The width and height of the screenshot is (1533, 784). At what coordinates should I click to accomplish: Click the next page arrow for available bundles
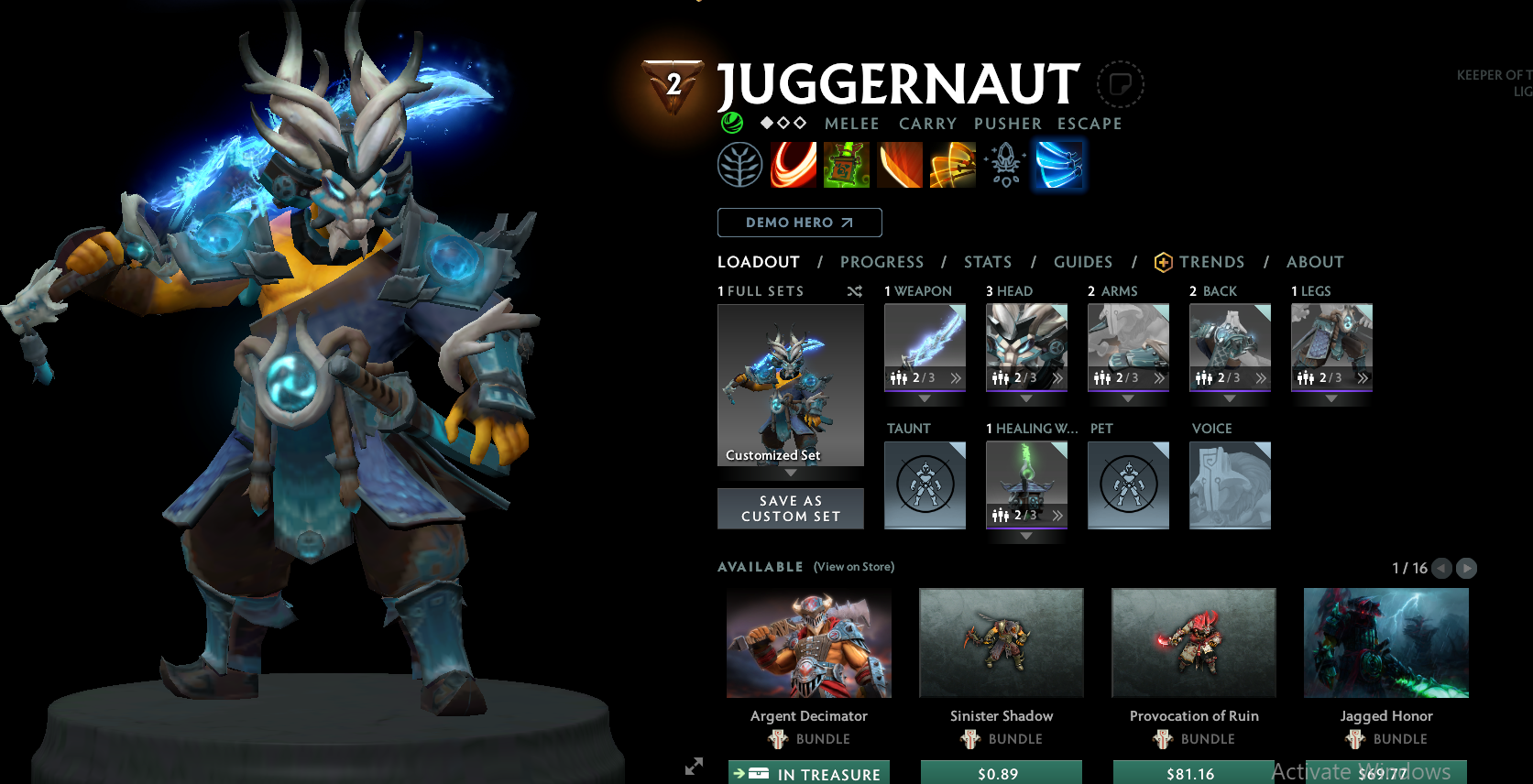(x=1466, y=568)
